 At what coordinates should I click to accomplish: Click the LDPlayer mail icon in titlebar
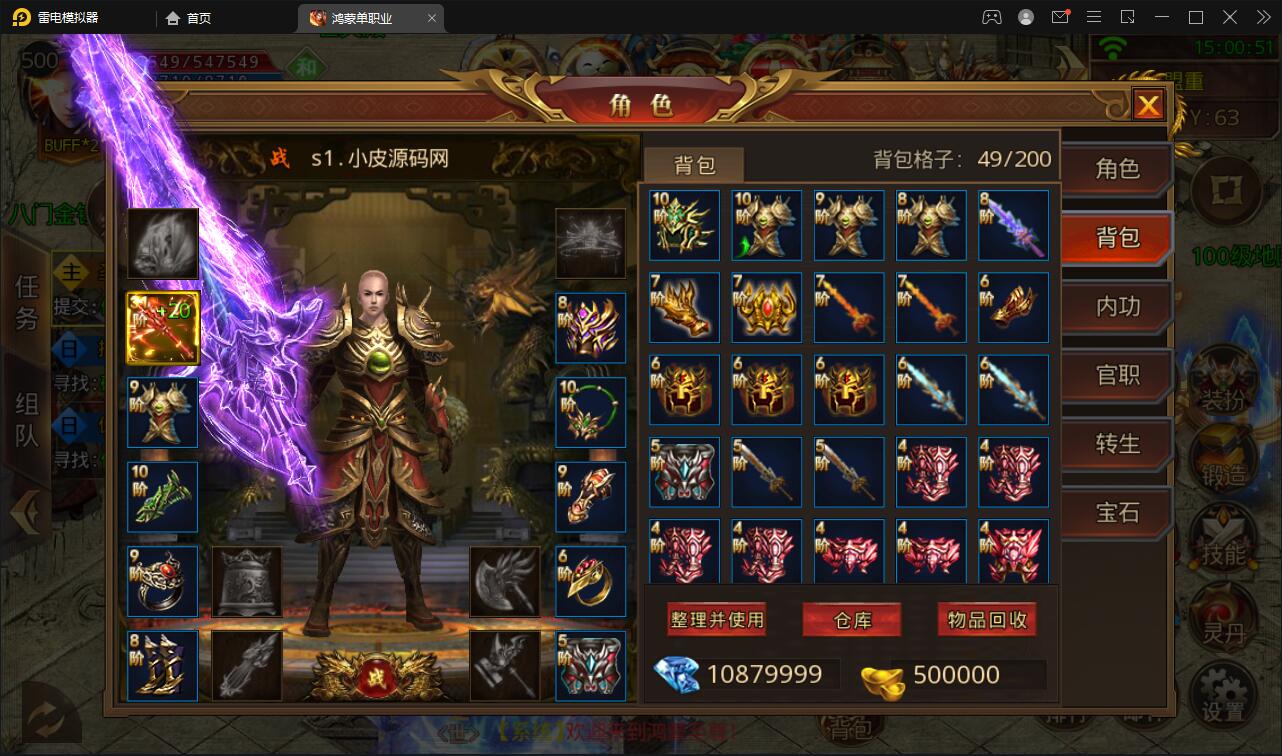tap(1061, 17)
